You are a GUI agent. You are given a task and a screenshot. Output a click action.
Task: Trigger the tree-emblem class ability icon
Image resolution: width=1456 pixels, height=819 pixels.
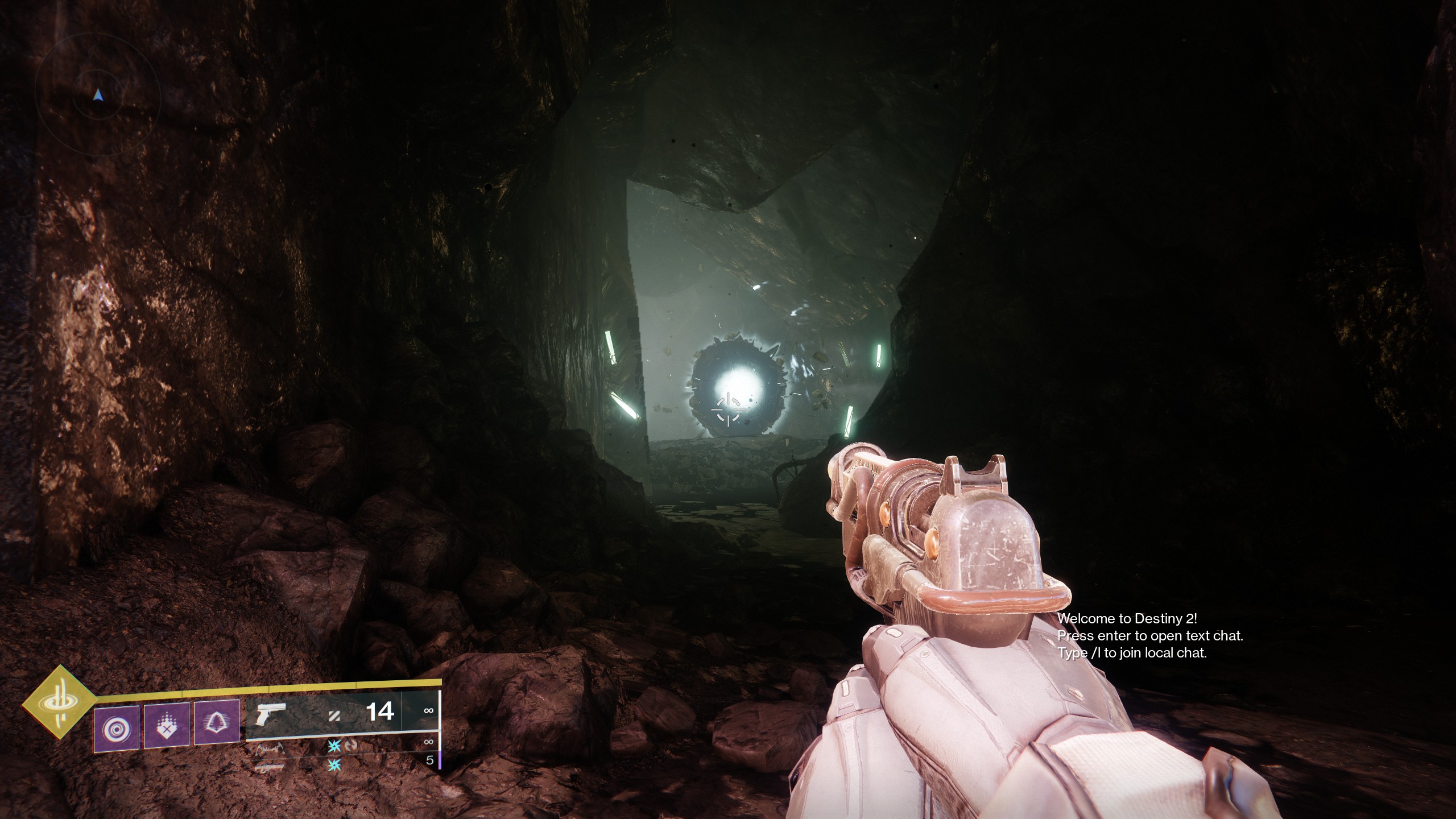pos(216,722)
